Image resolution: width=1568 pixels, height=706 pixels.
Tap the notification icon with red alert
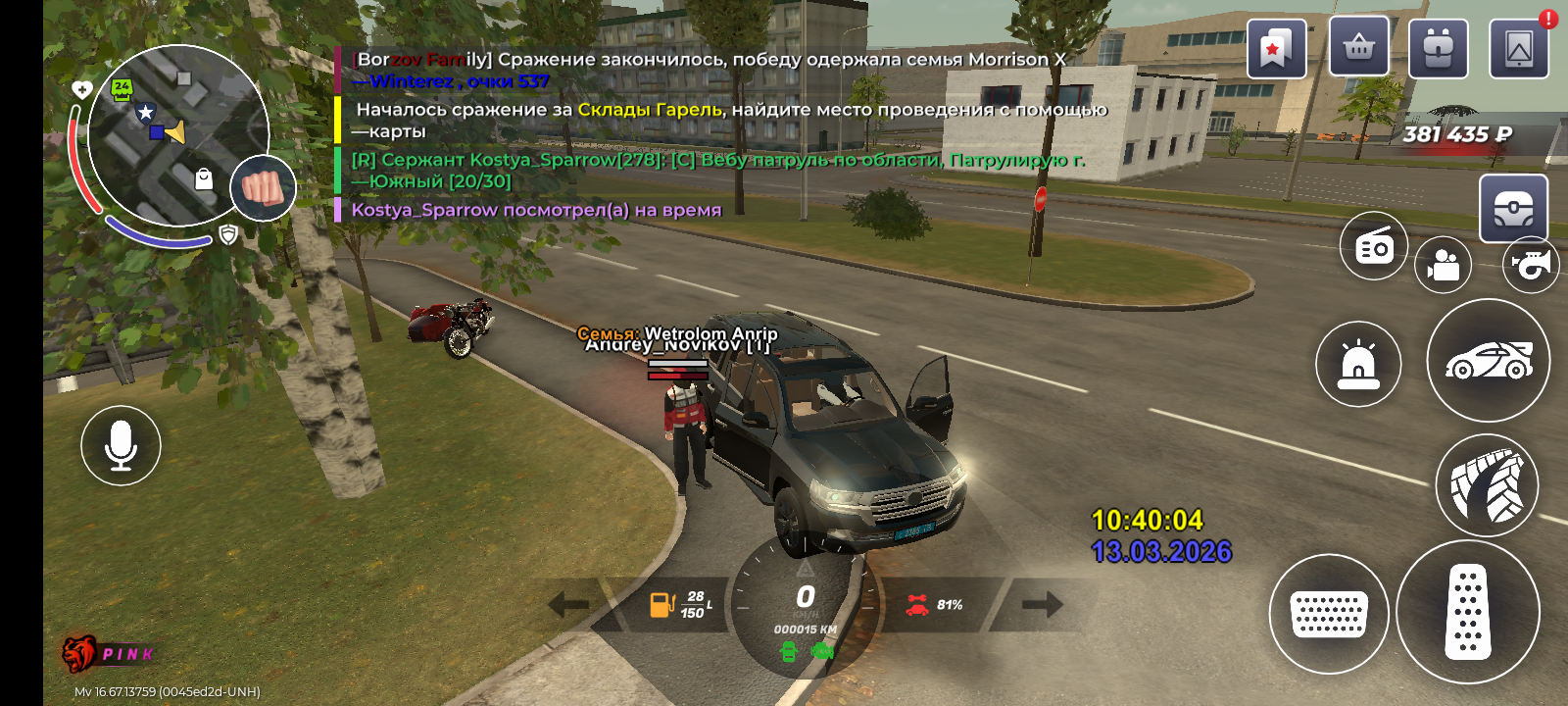click(x=1519, y=49)
